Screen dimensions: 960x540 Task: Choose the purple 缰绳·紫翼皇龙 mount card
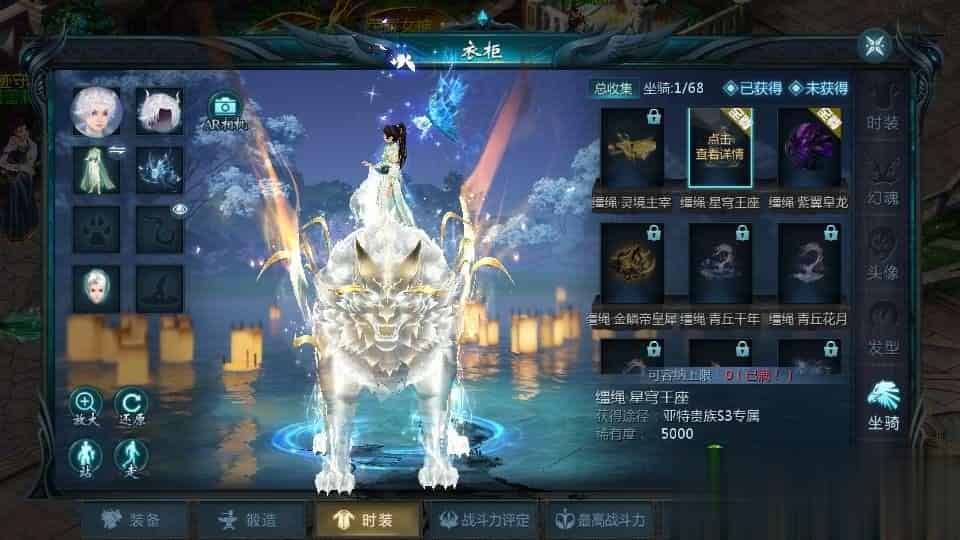coord(809,147)
